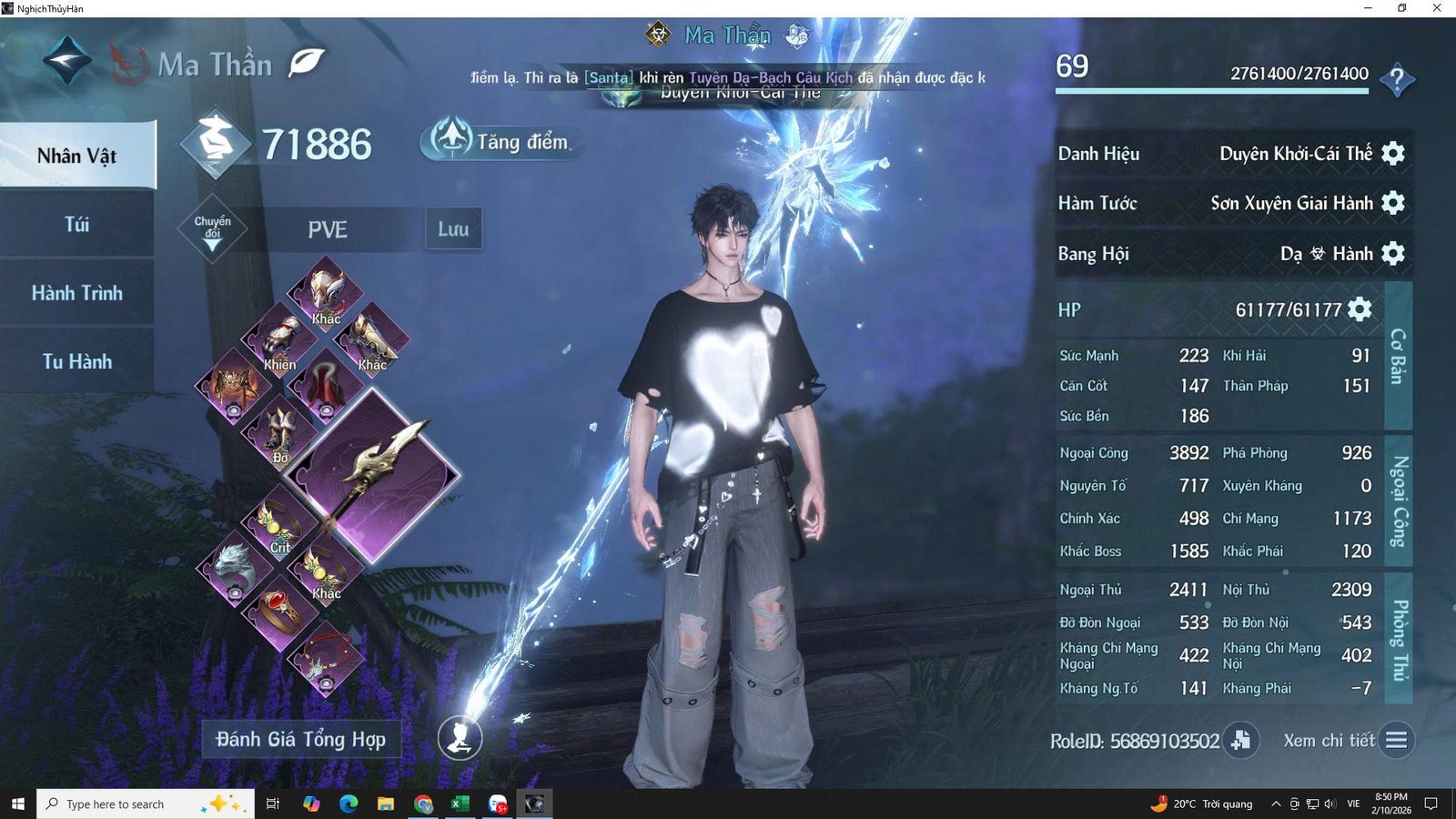Open the question mark help icon
Viewport: 1456px width, 819px height.
1397,79
